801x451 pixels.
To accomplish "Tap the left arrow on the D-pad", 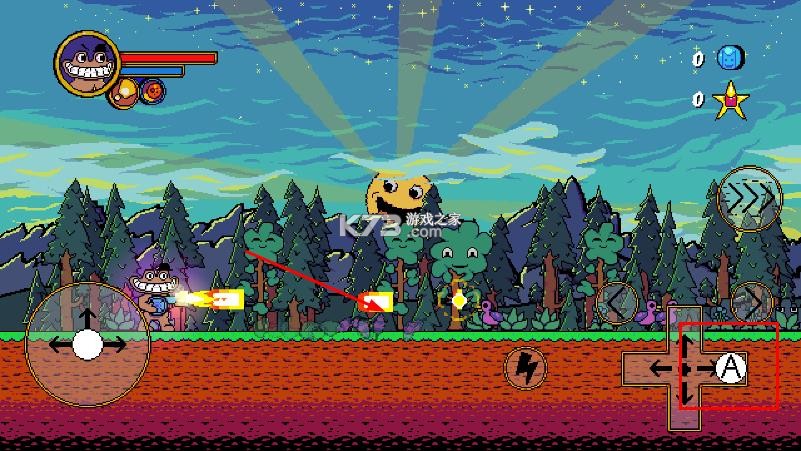I will coord(657,369).
